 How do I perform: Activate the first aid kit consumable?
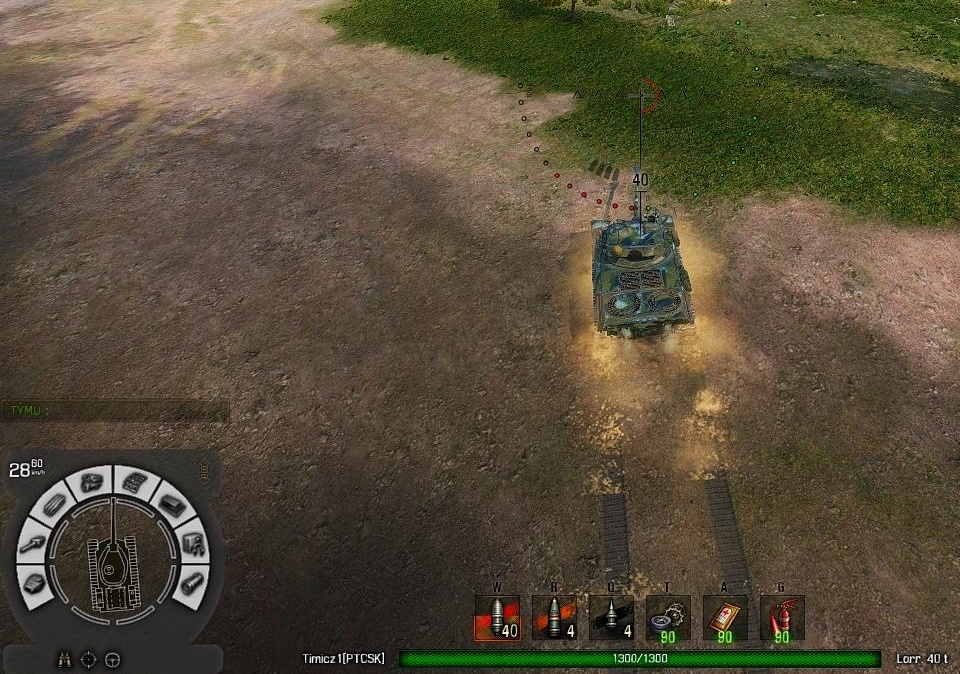pos(725,618)
